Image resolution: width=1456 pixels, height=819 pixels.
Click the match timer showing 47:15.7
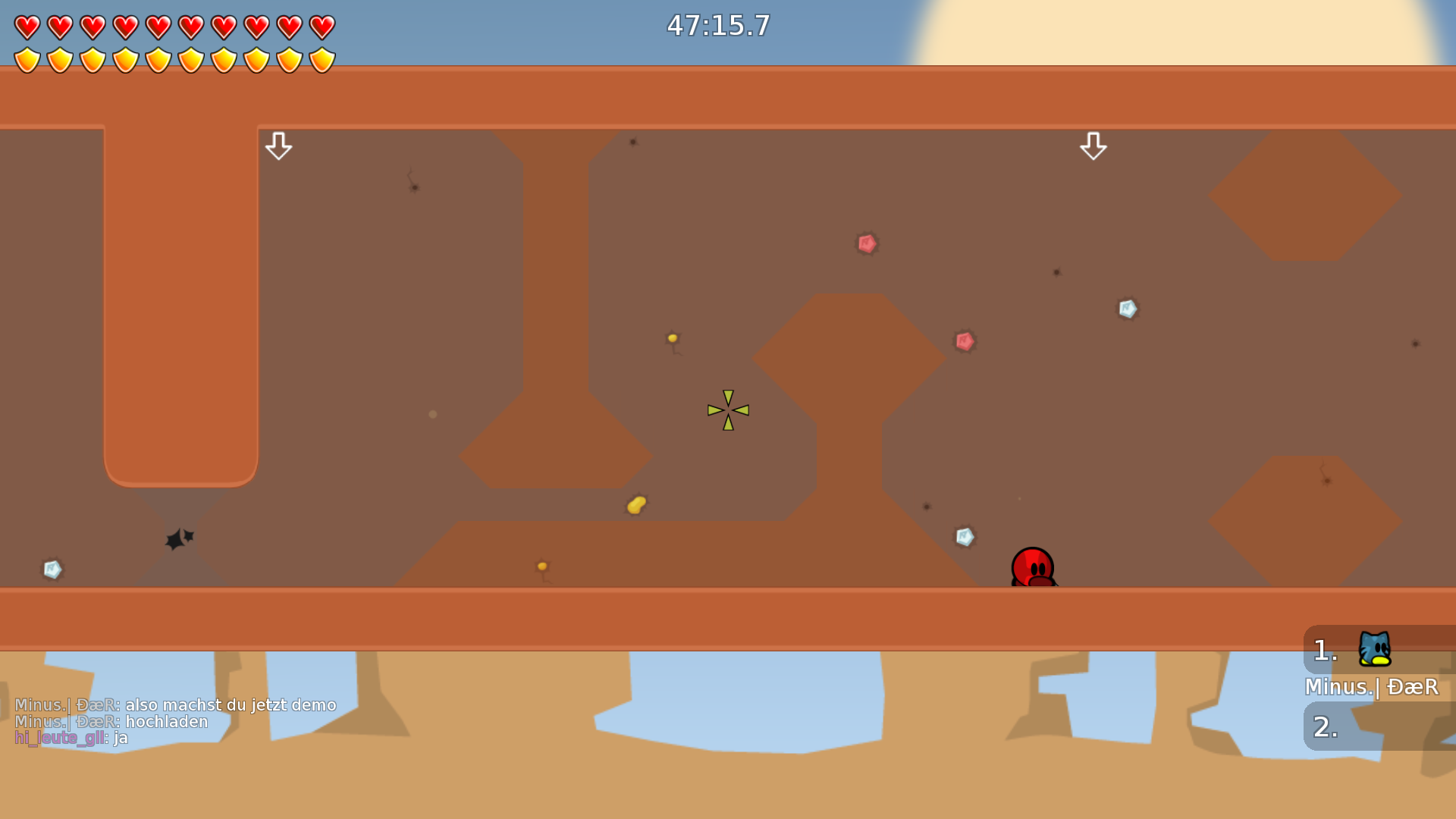717,26
